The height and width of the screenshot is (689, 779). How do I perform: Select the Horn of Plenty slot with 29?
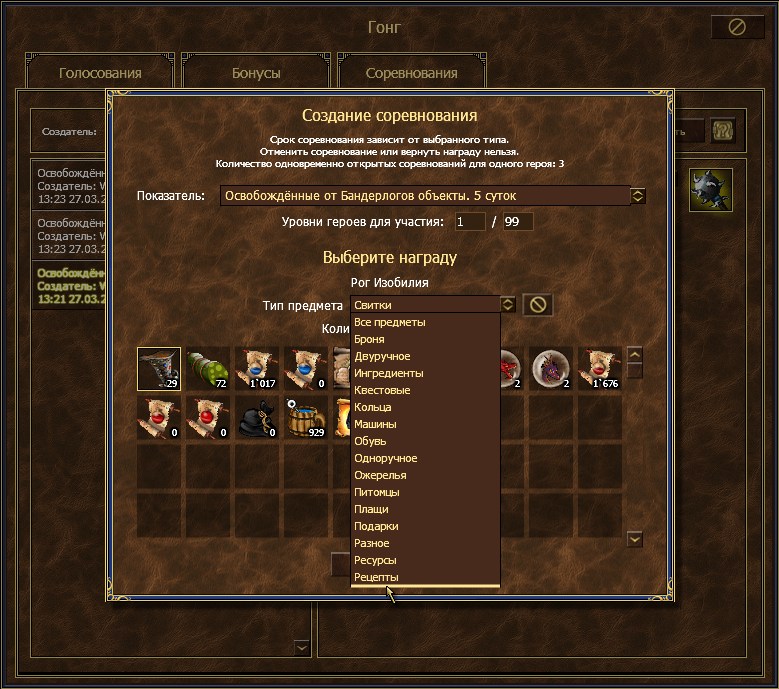[159, 369]
